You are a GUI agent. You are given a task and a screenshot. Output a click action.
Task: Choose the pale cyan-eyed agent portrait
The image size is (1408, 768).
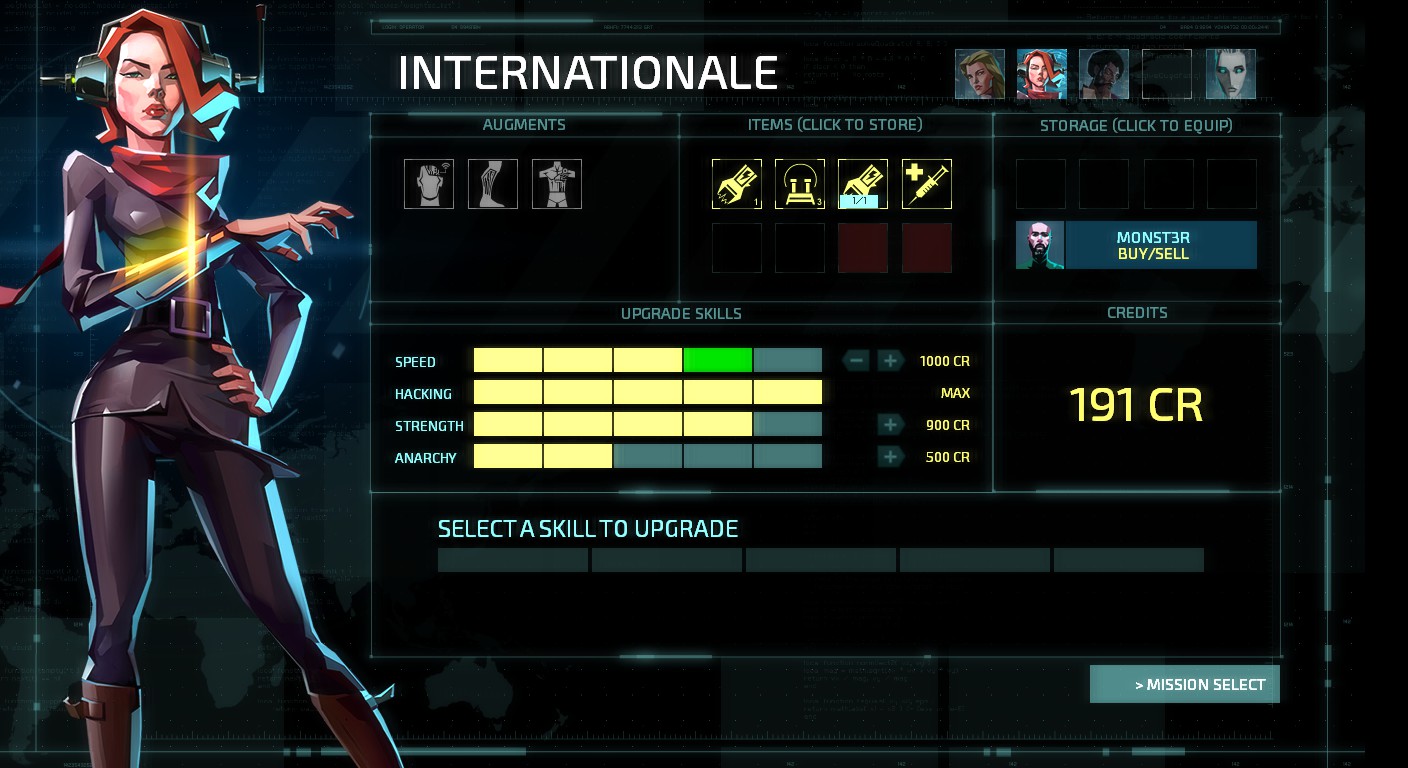[1230, 75]
